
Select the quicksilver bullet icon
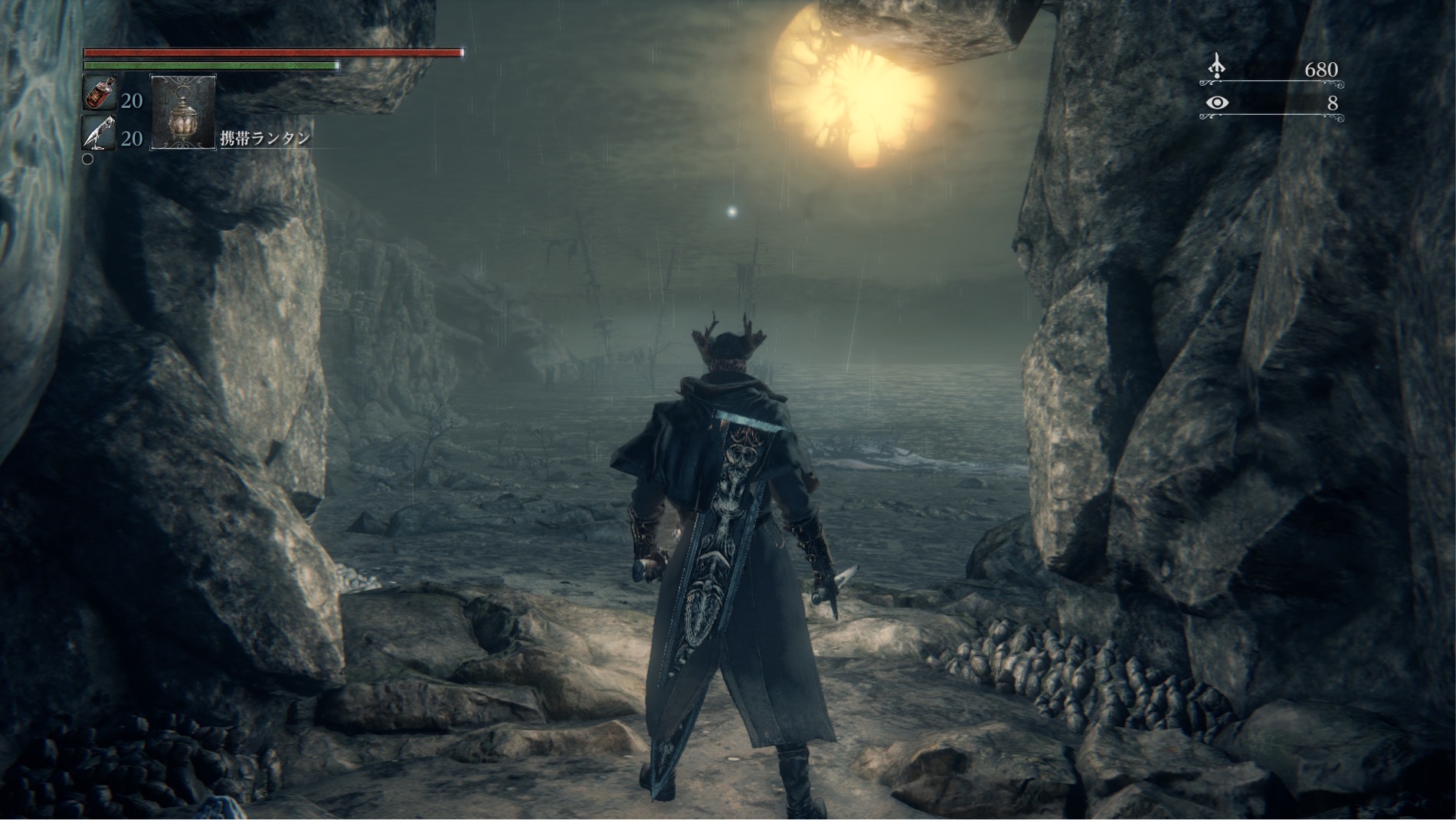pos(100,134)
